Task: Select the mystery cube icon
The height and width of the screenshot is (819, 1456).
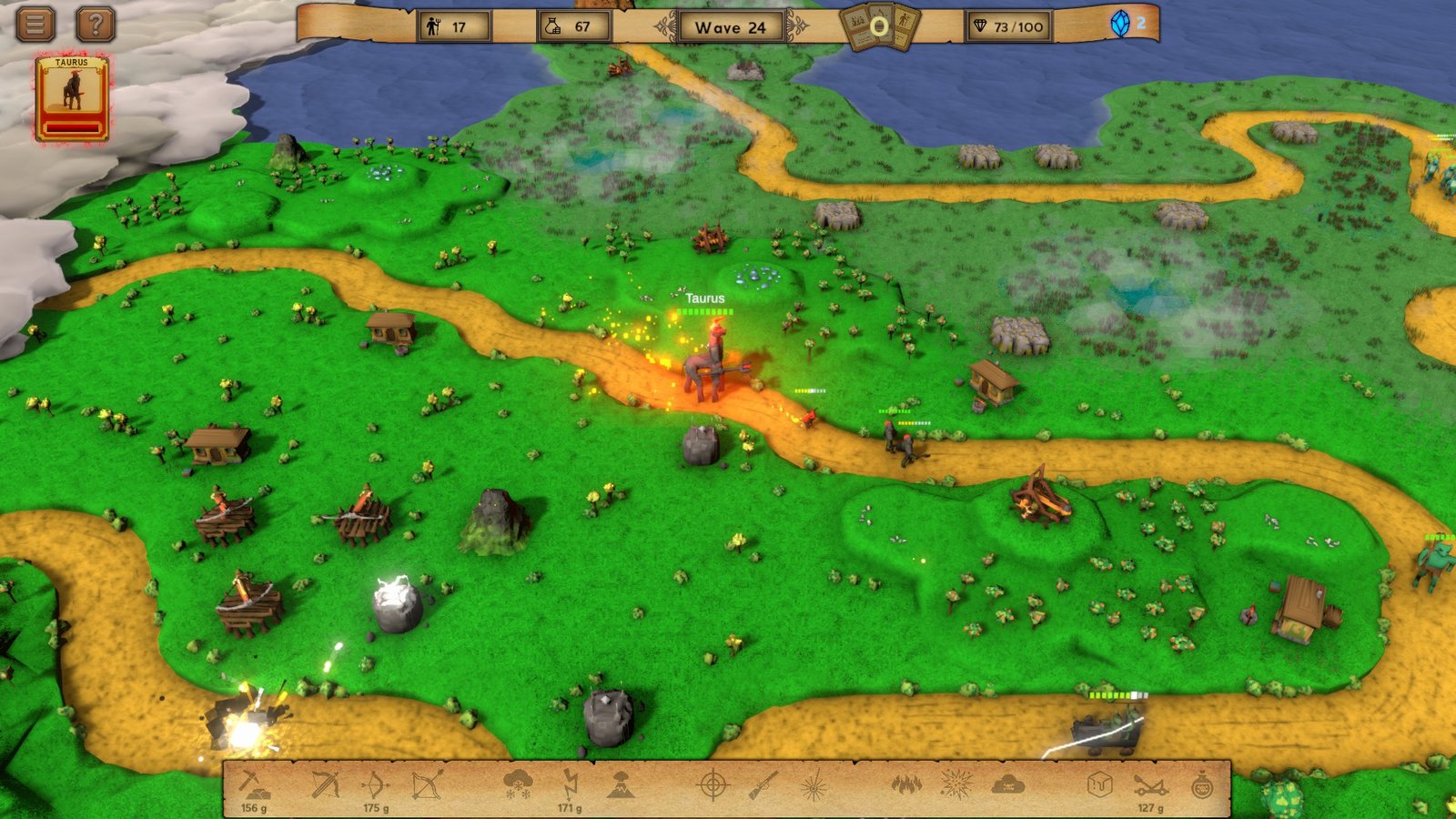Action: pos(1100,784)
